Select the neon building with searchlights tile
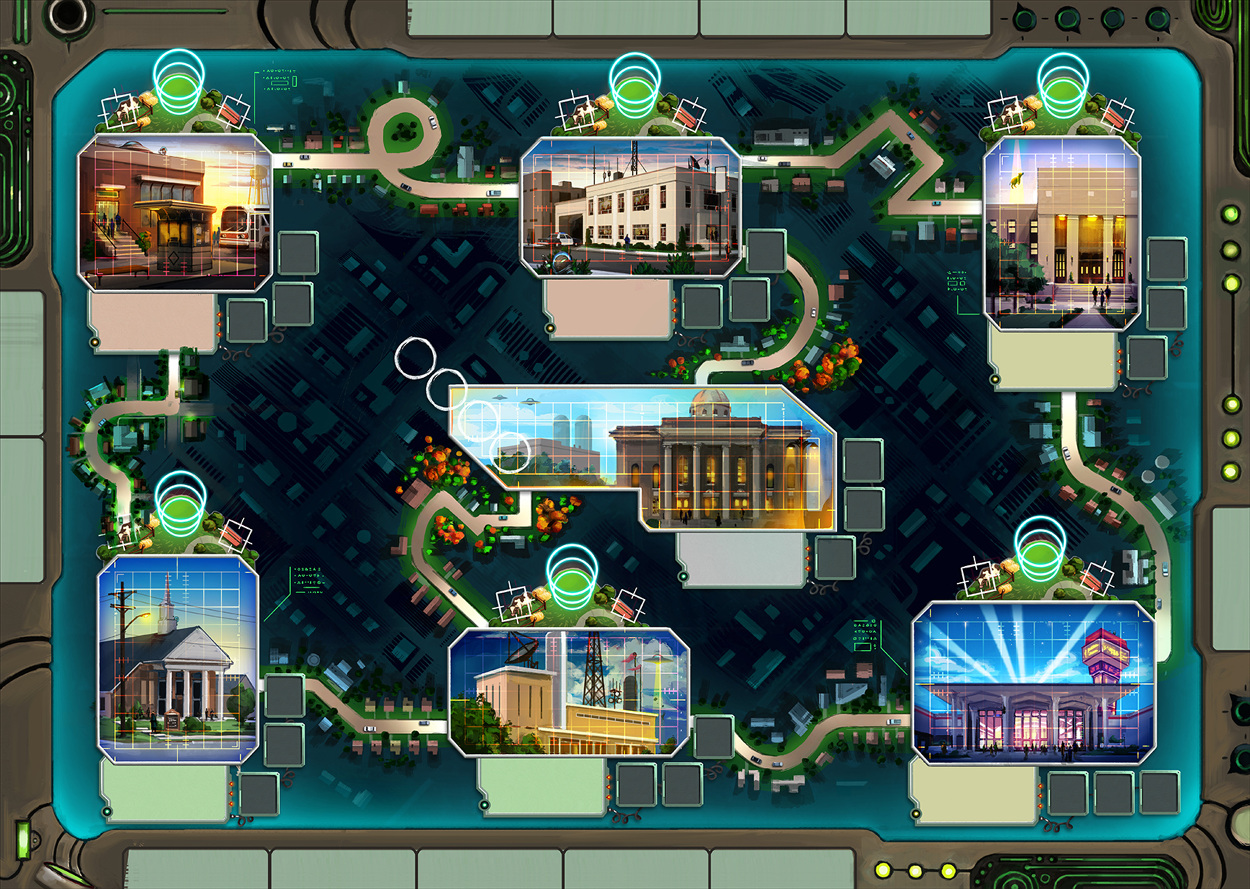Screen dimensions: 1250x889 tap(1033, 682)
